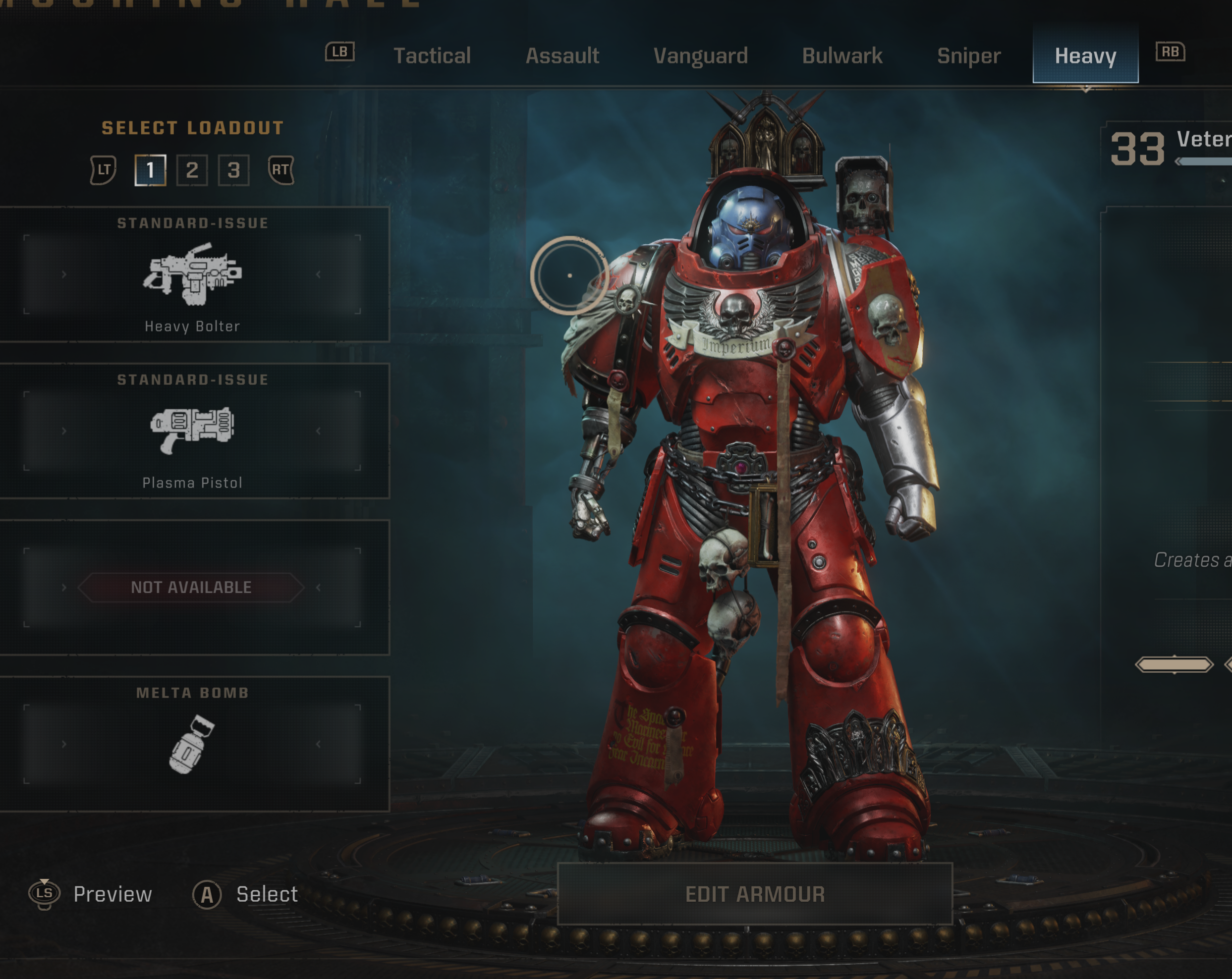Select the Assault class tab
This screenshot has height=979, width=1232.
561,56
